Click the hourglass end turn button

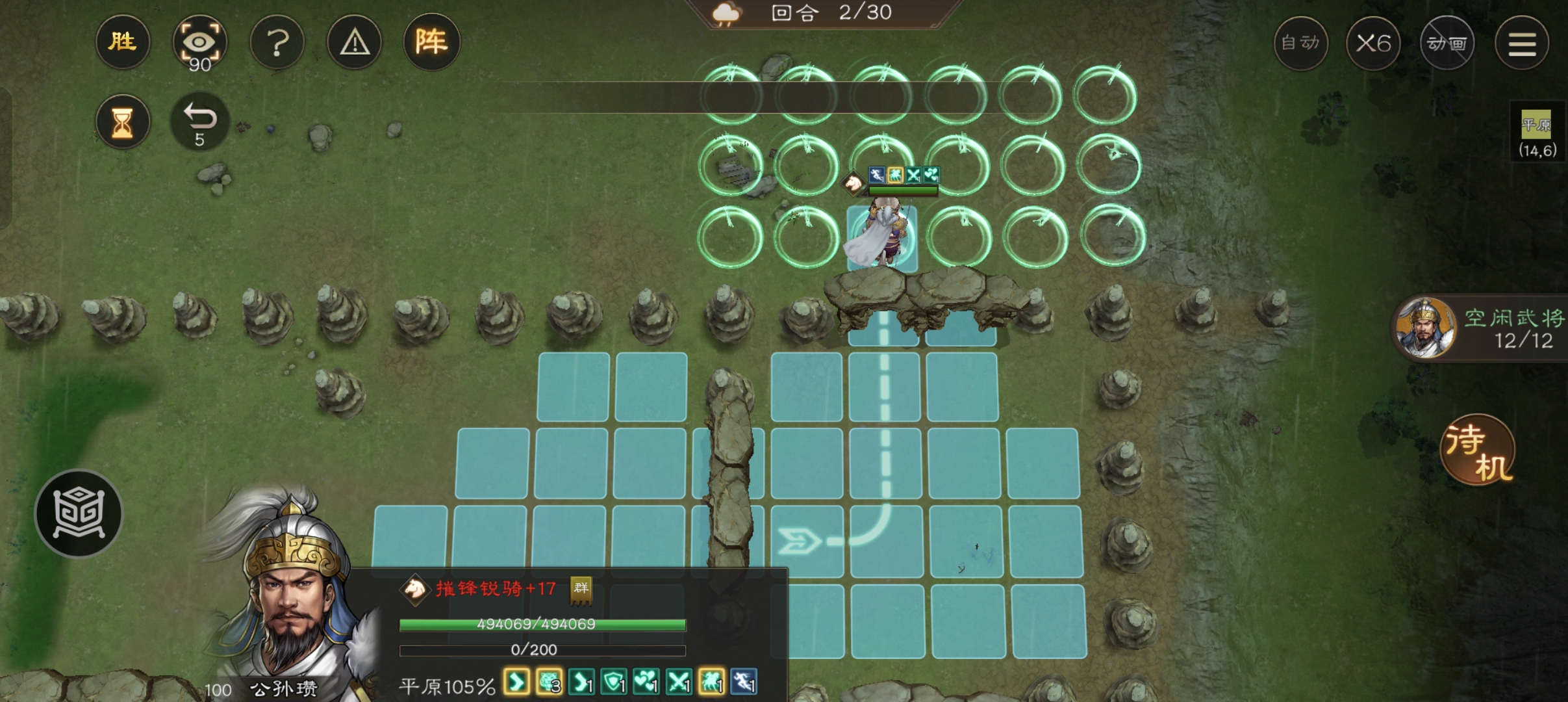(x=122, y=122)
